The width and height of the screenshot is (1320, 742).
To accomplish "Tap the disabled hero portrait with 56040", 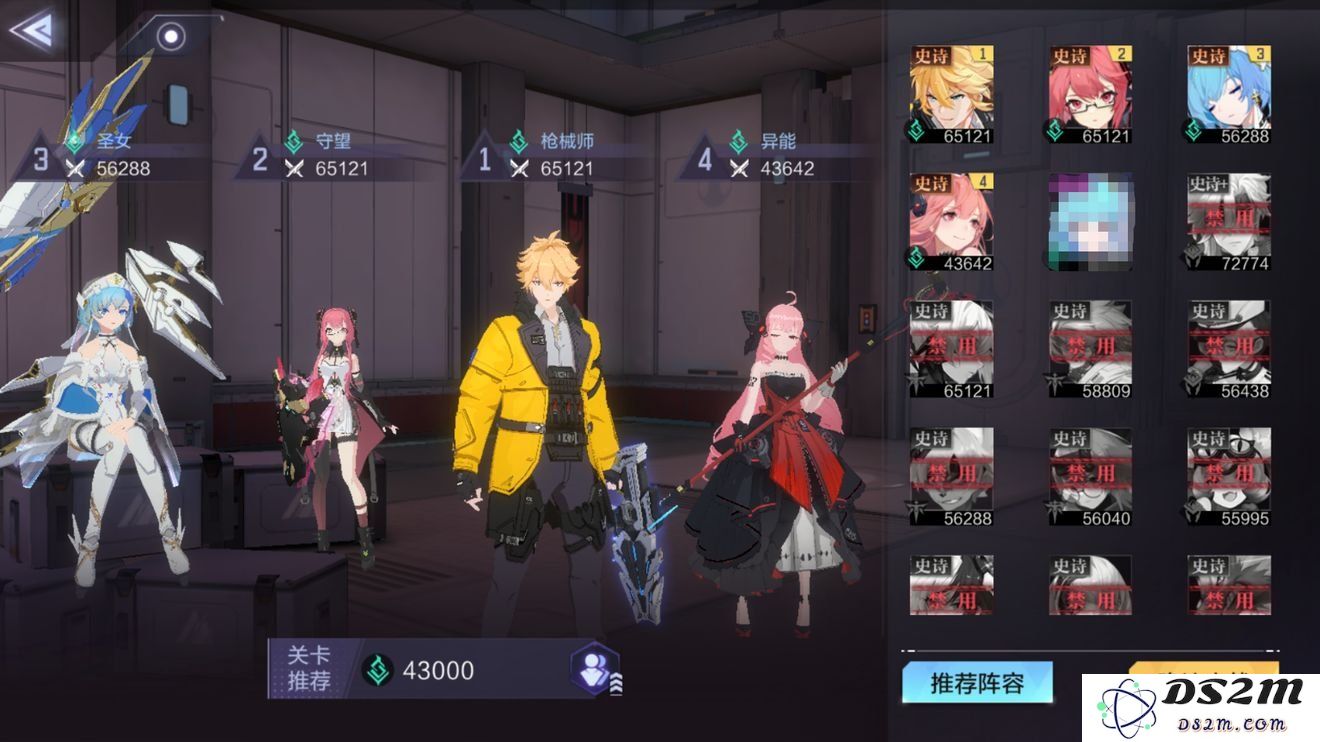I will coord(1090,477).
